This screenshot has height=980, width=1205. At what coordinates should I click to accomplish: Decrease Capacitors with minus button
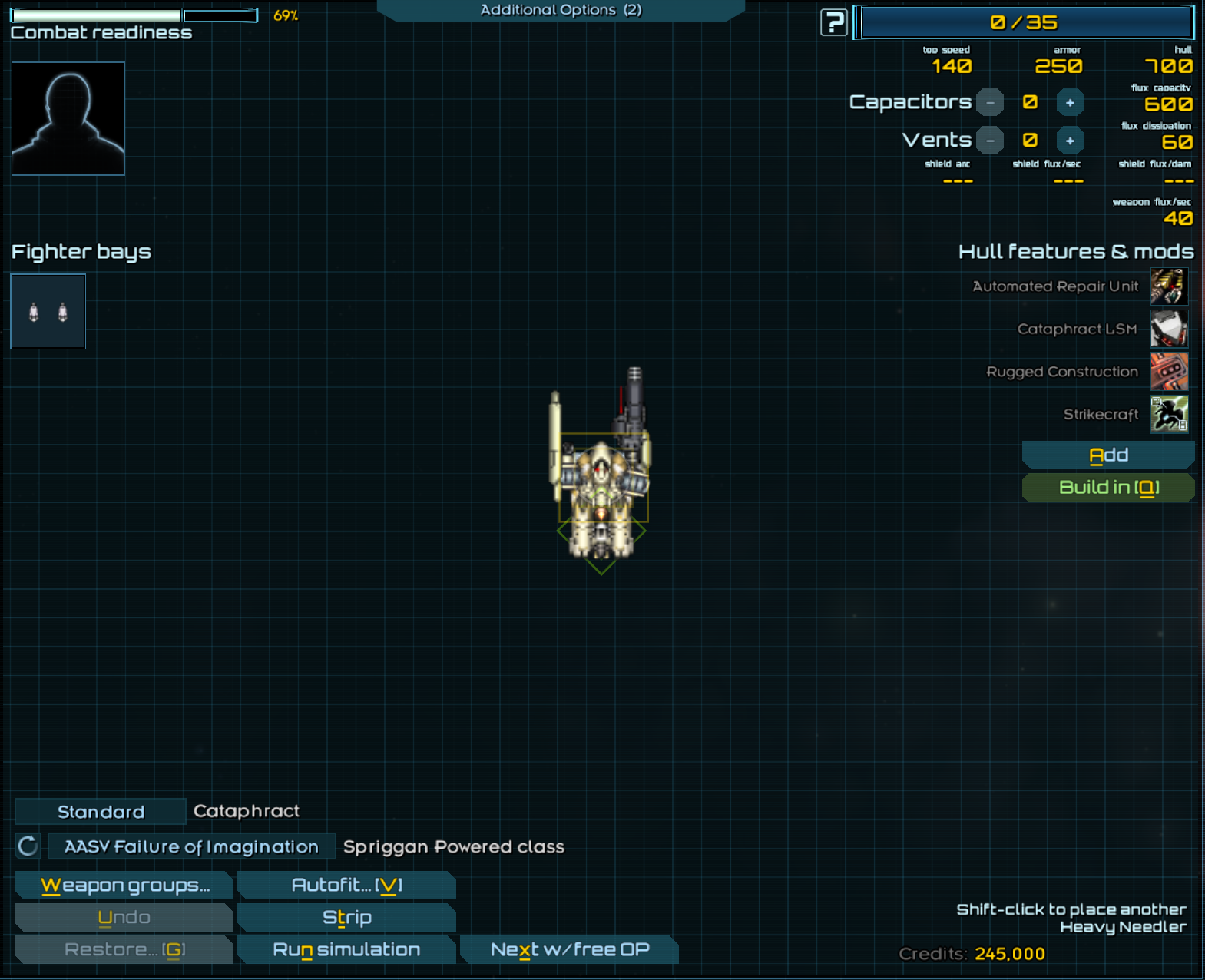tap(990, 102)
